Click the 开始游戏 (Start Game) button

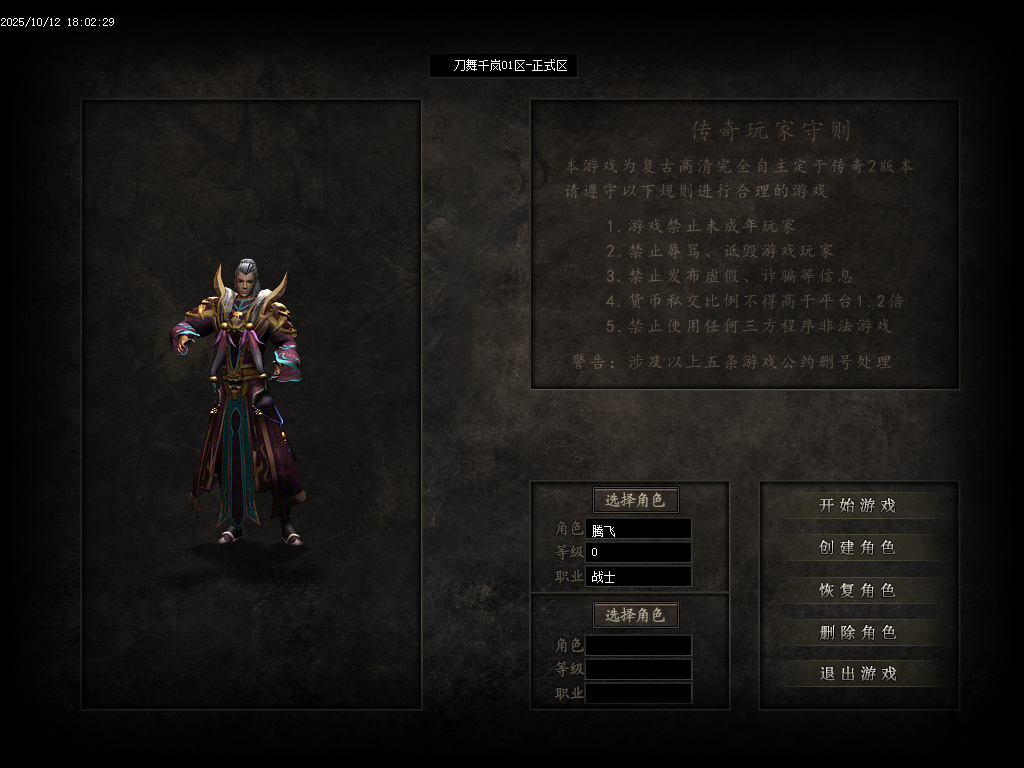coord(858,506)
